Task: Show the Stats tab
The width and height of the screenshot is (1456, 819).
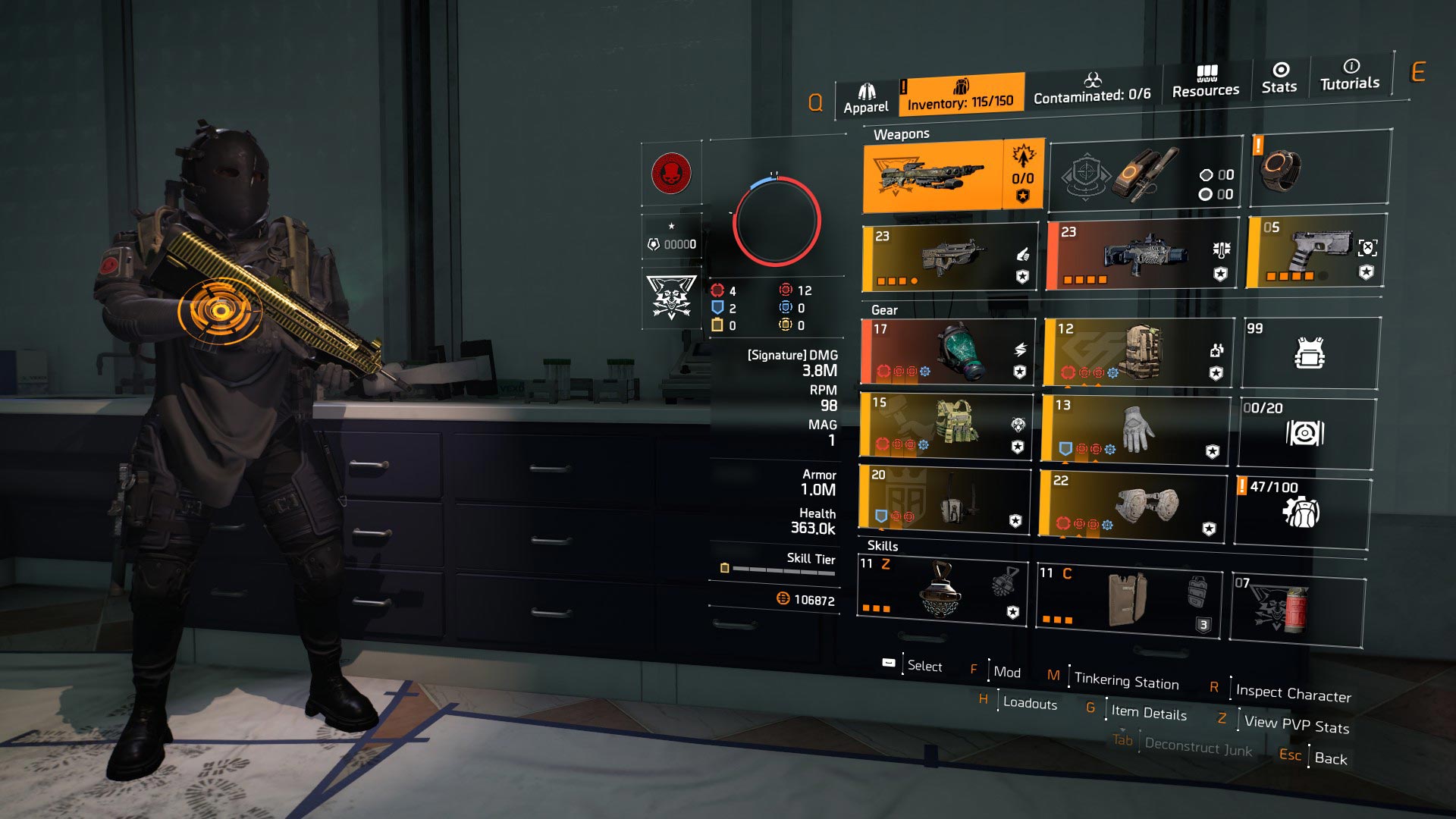Action: coord(1279,78)
